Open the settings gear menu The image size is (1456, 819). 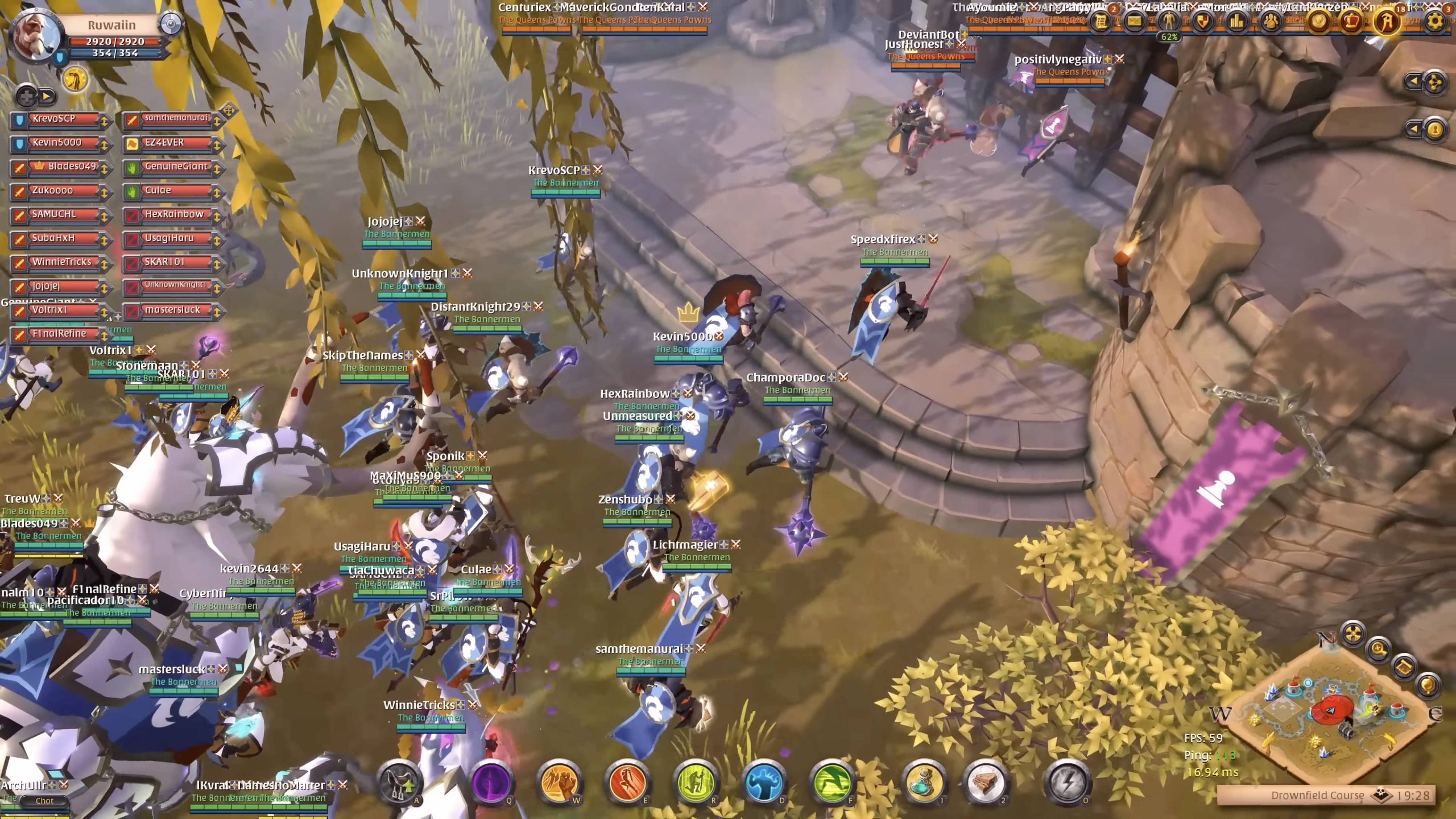pyautogui.click(x=1435, y=21)
